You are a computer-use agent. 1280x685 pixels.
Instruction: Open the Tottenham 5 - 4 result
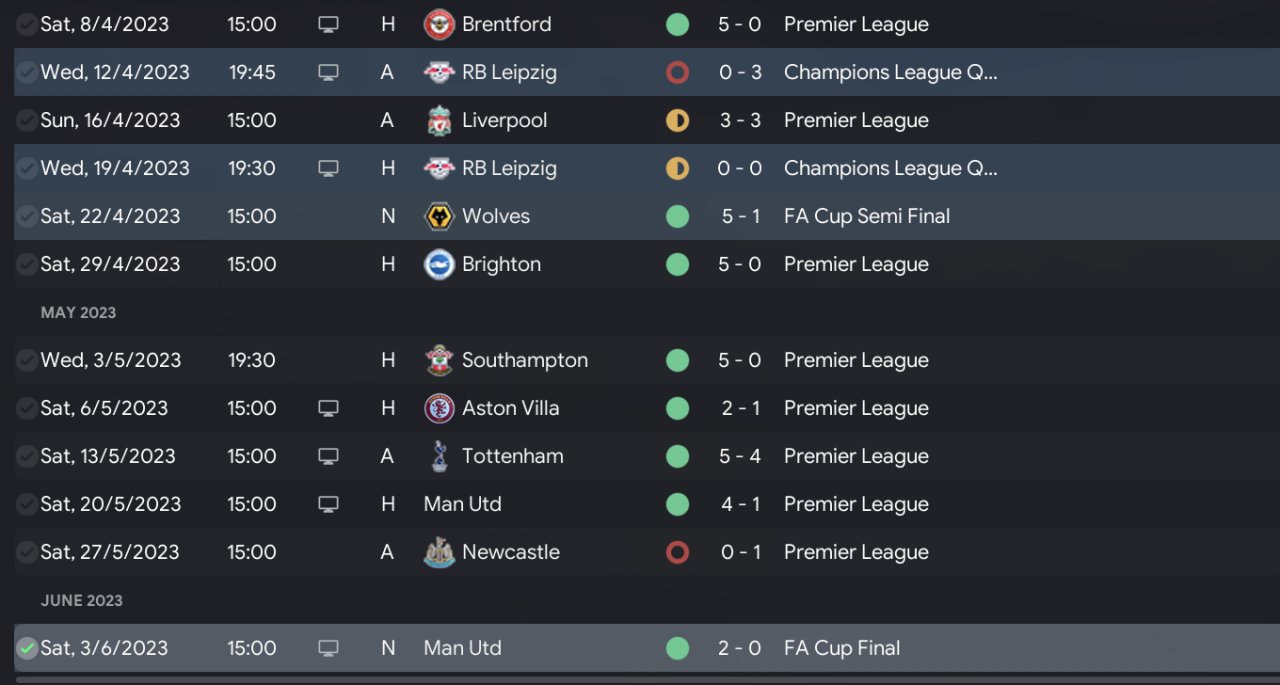740,456
